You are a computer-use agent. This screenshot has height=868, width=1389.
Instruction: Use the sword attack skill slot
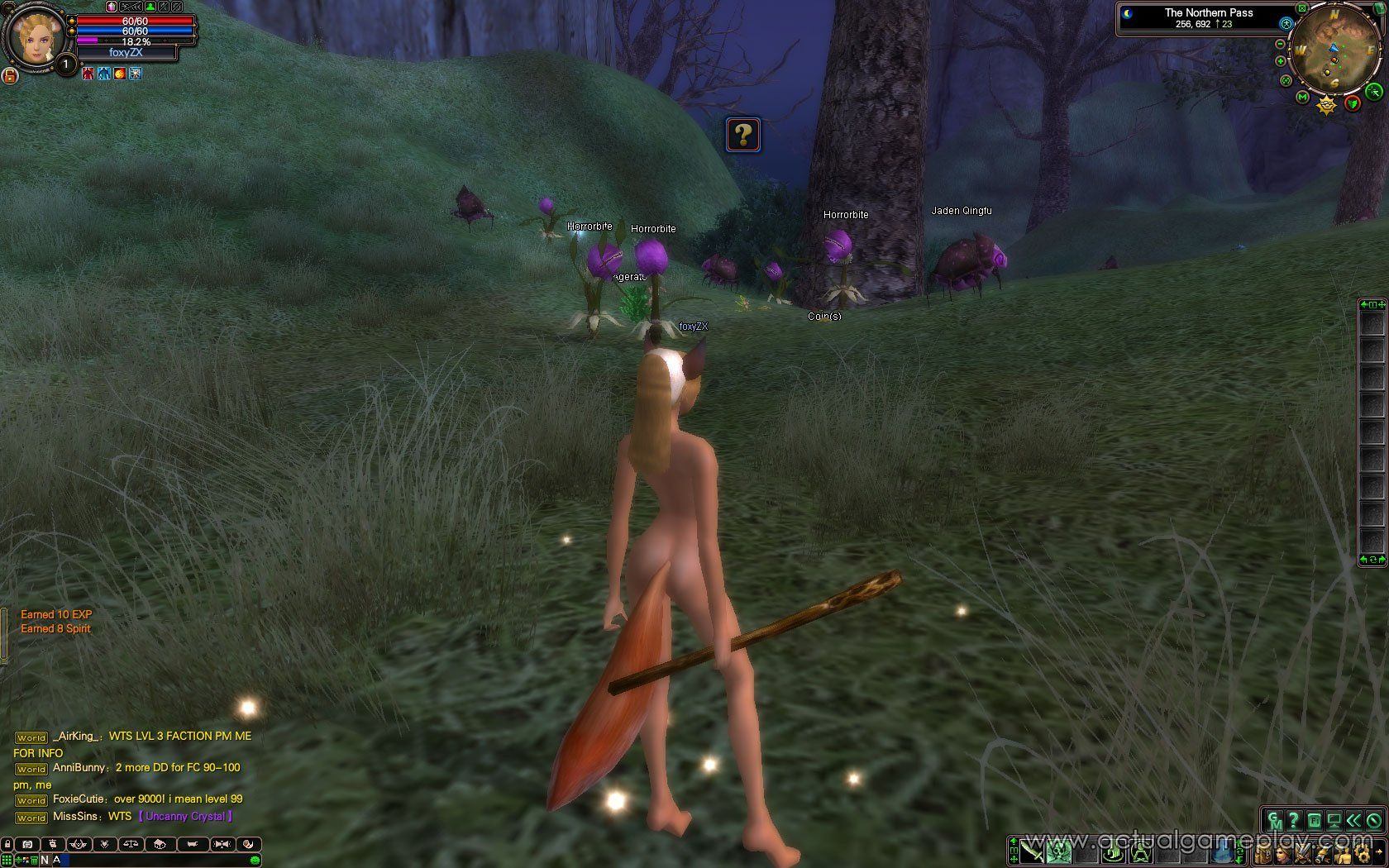(x=1030, y=851)
